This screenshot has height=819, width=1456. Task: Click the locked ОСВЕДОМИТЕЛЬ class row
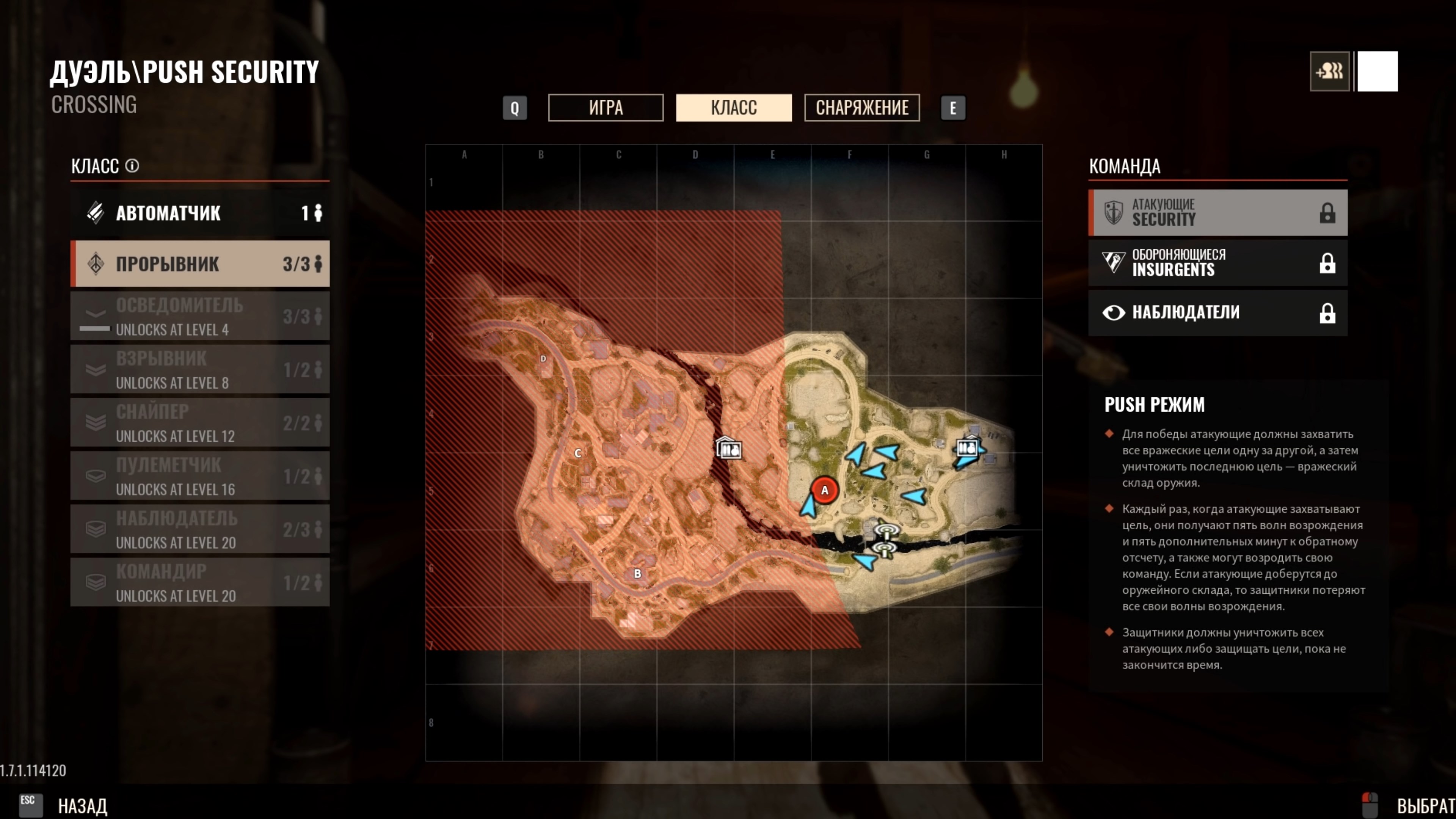click(x=199, y=317)
